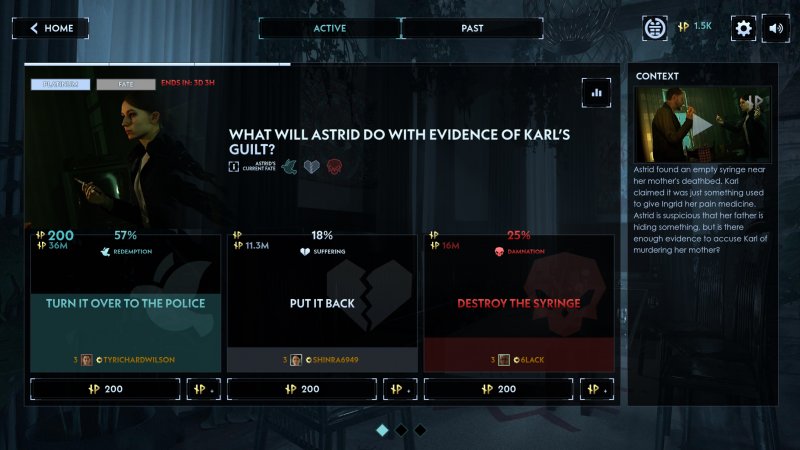Toggle the sound speaker button
The height and width of the screenshot is (450, 800).
coord(776,28)
